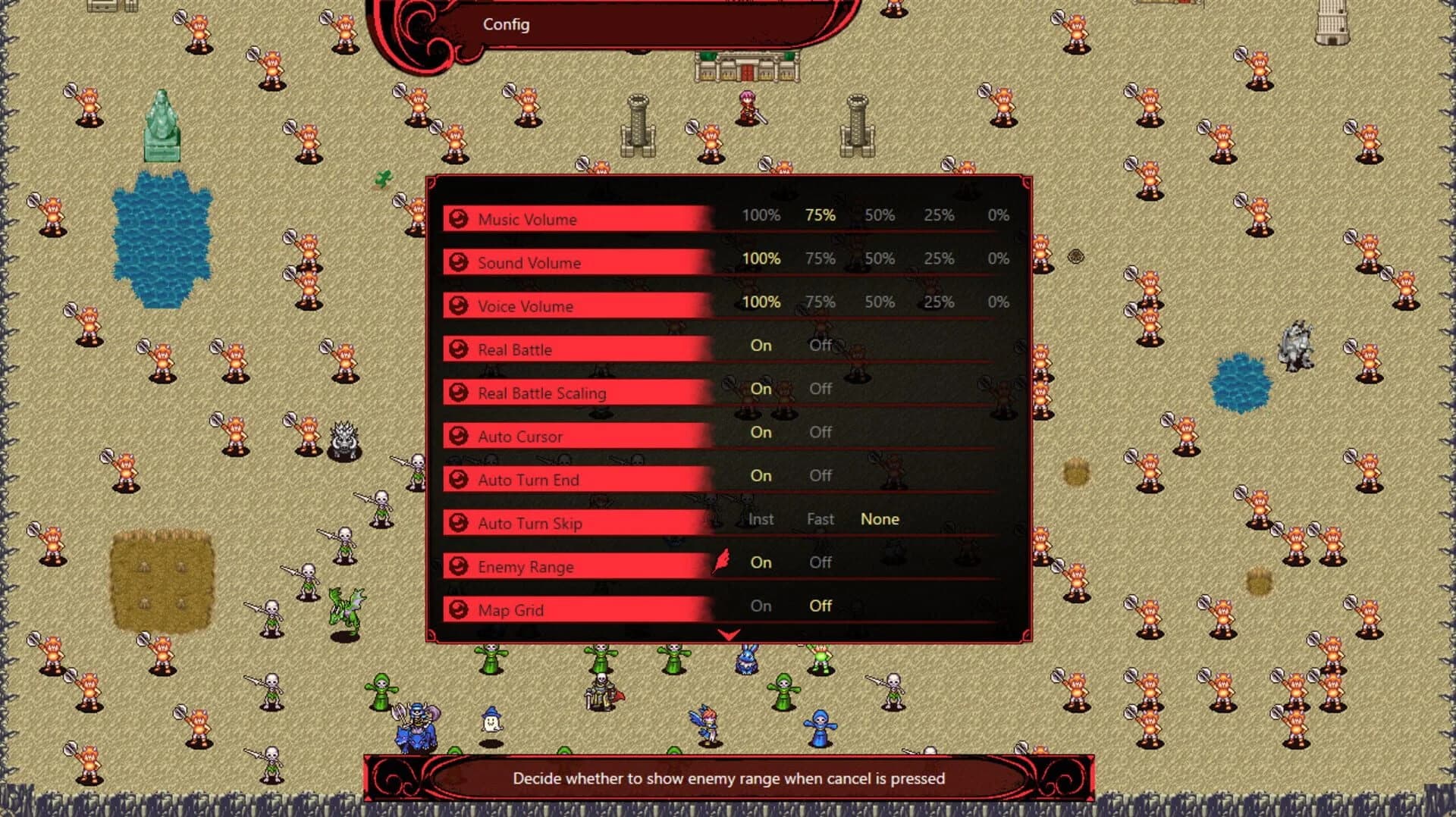This screenshot has width=1456, height=817.
Task: Select None for Auto Turn Skip
Action: pos(880,519)
